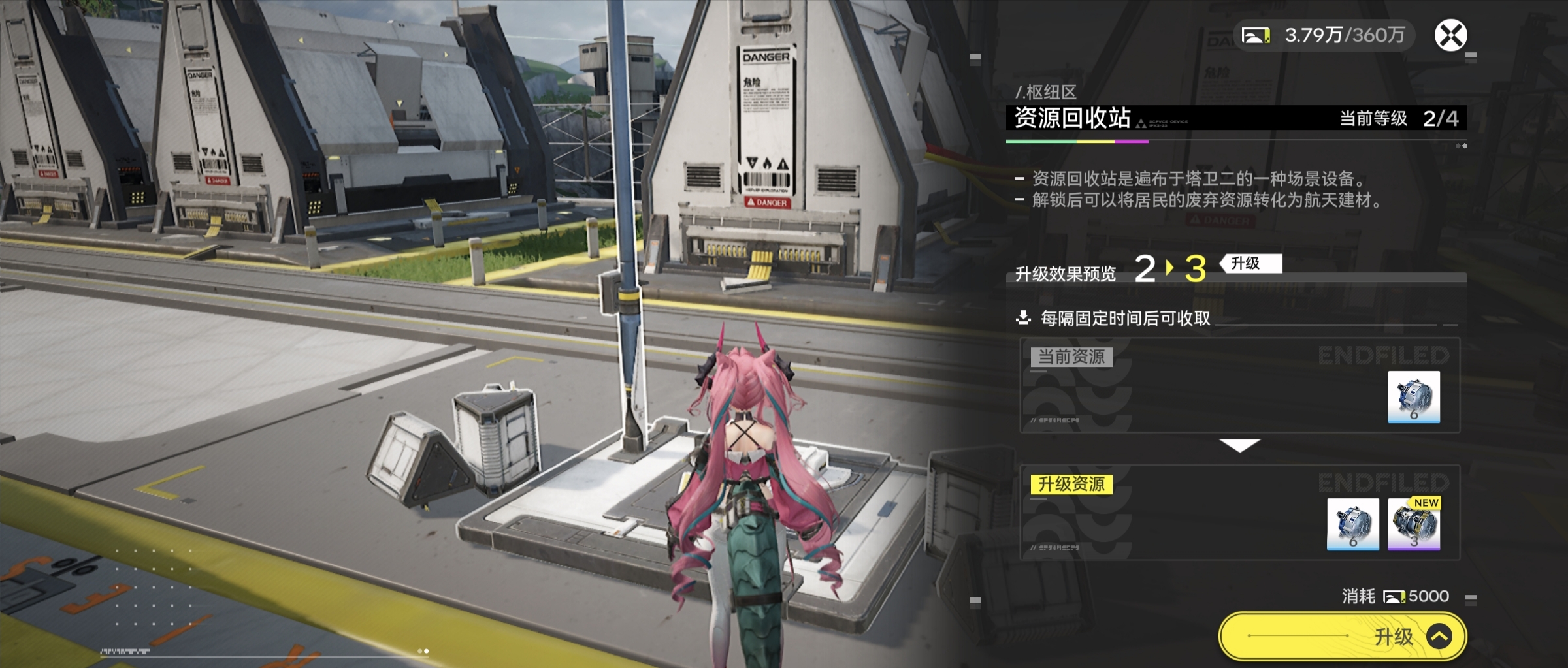The width and height of the screenshot is (1568, 668).
Task: View the blue item in 升级资源 row
Action: point(1352,524)
